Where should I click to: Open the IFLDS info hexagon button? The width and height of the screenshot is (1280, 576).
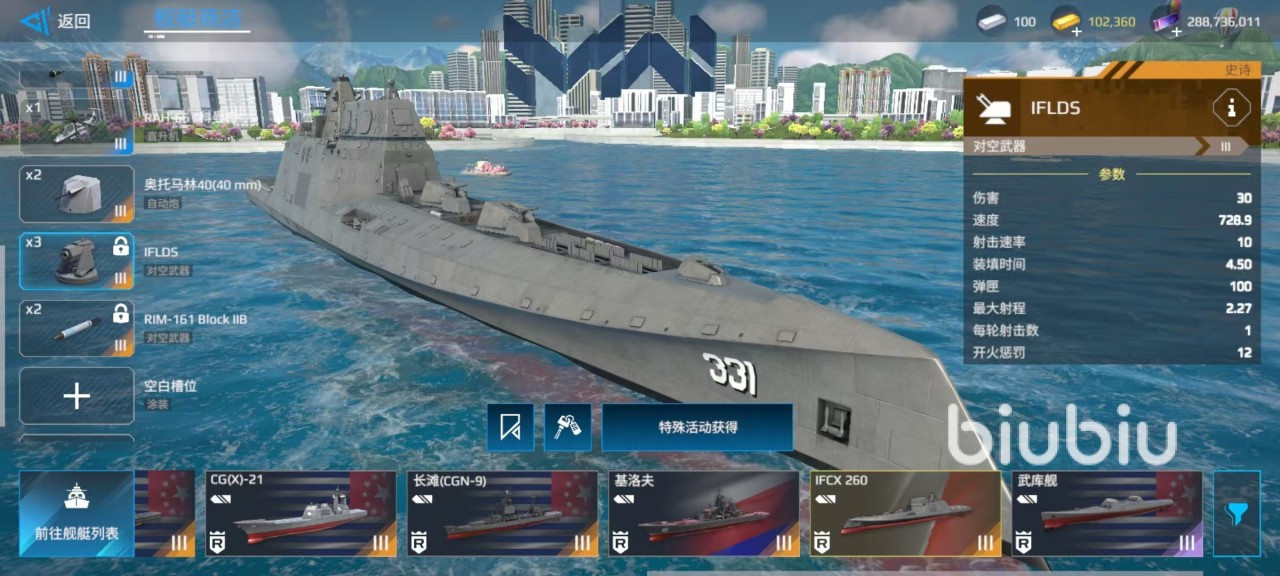(x=1230, y=108)
